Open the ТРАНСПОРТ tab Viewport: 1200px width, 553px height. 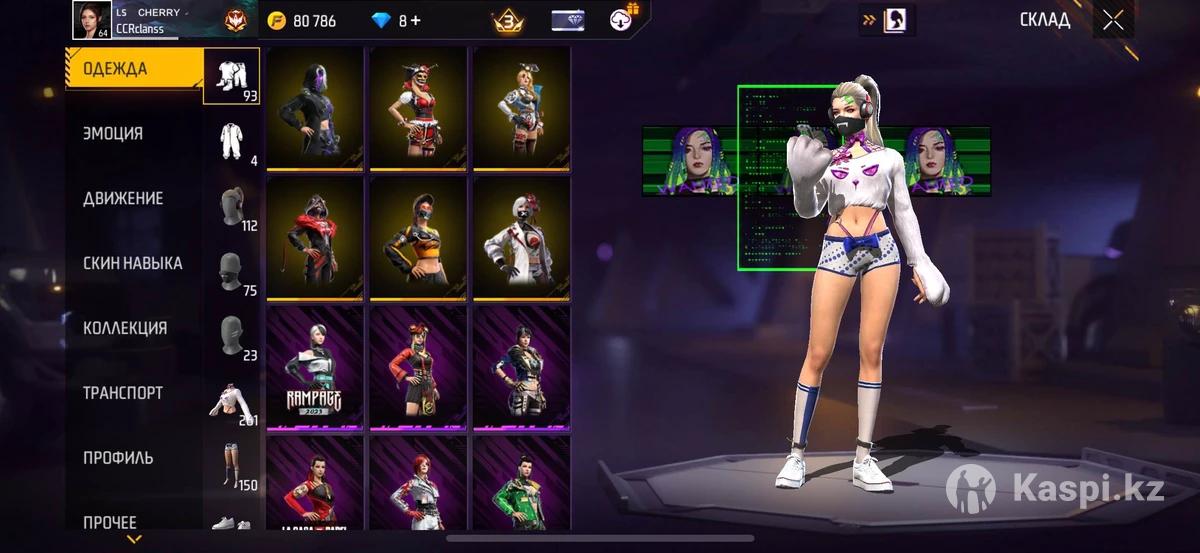click(122, 393)
